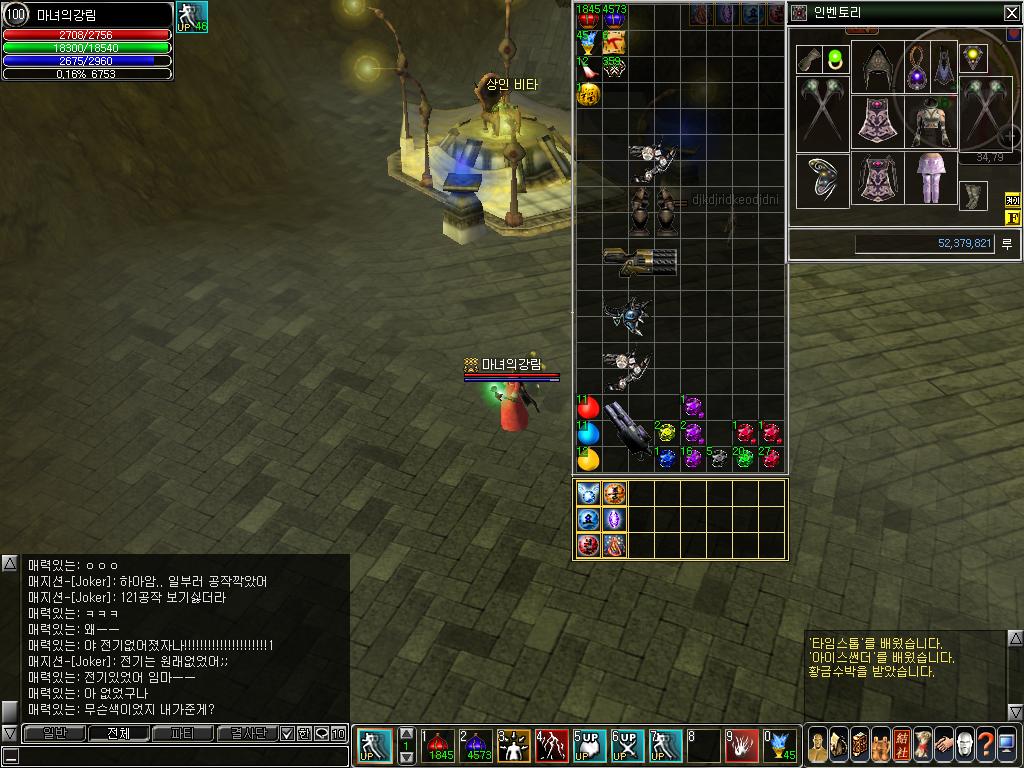Select the winged blue orb icon

point(588,493)
